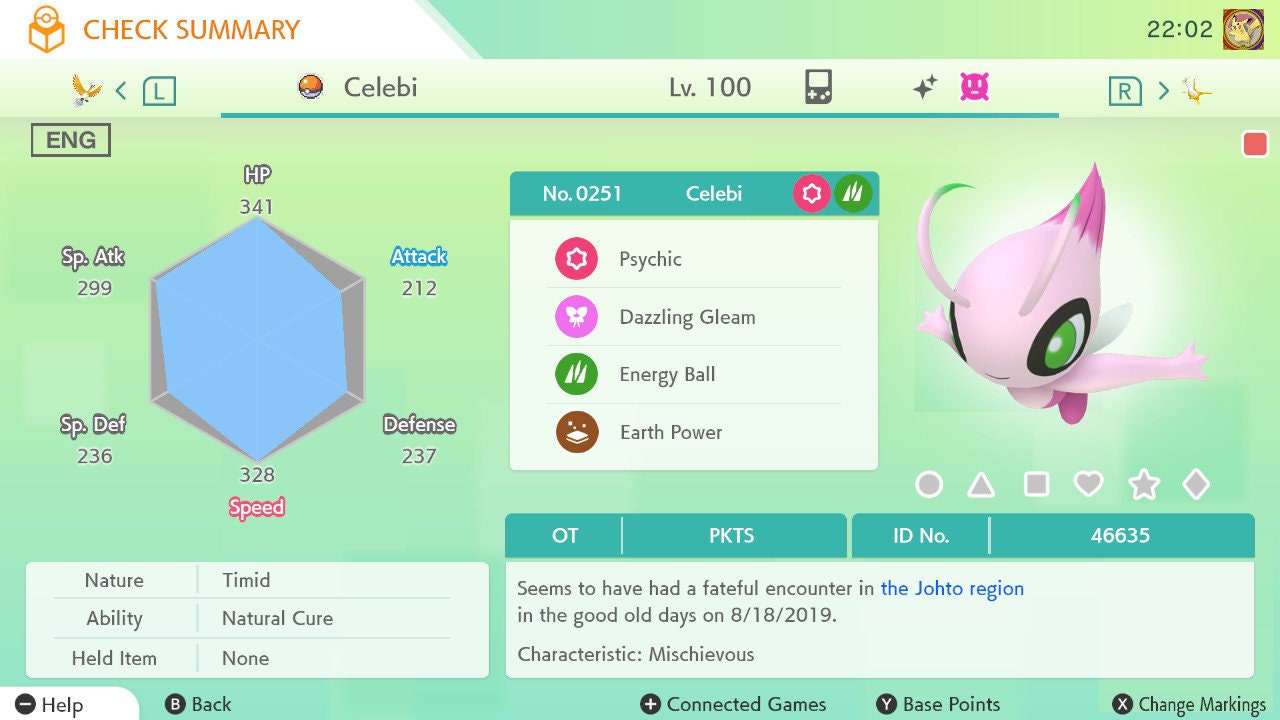Show Base Points on the stat chart

938,705
